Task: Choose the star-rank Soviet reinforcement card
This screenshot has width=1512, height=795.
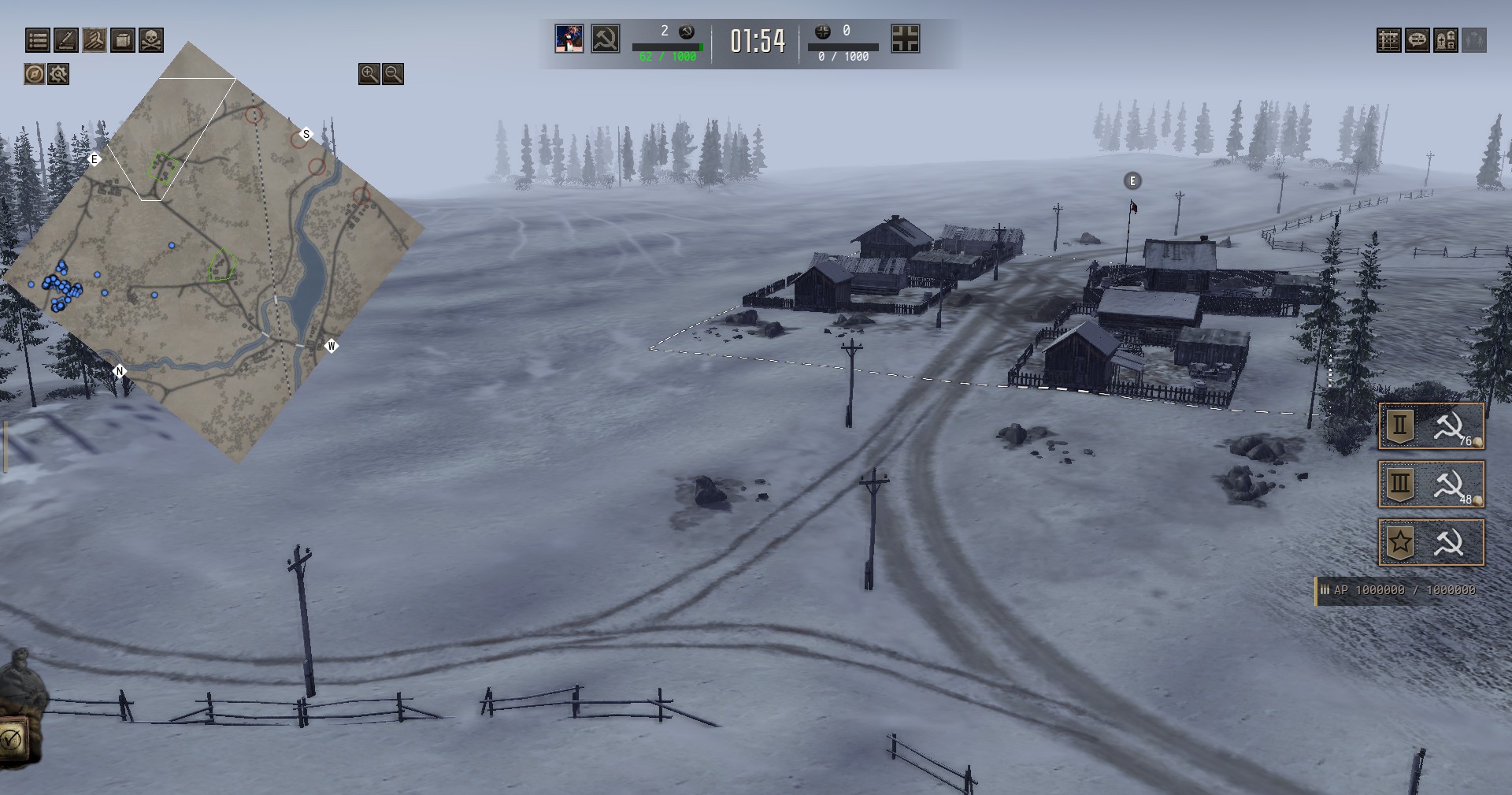Action: point(1431,542)
